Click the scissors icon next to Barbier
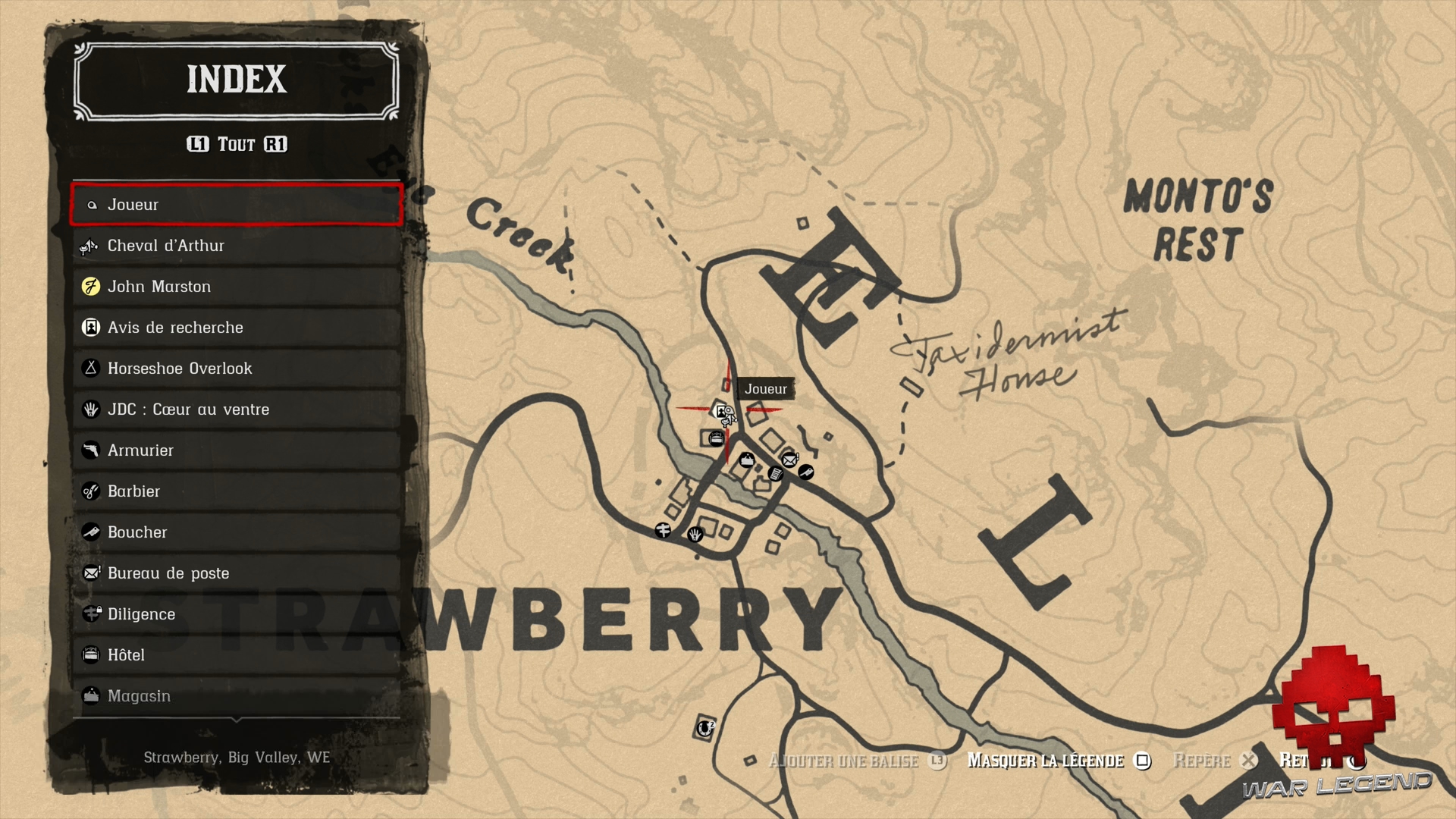This screenshot has height=819, width=1456. pos(90,491)
